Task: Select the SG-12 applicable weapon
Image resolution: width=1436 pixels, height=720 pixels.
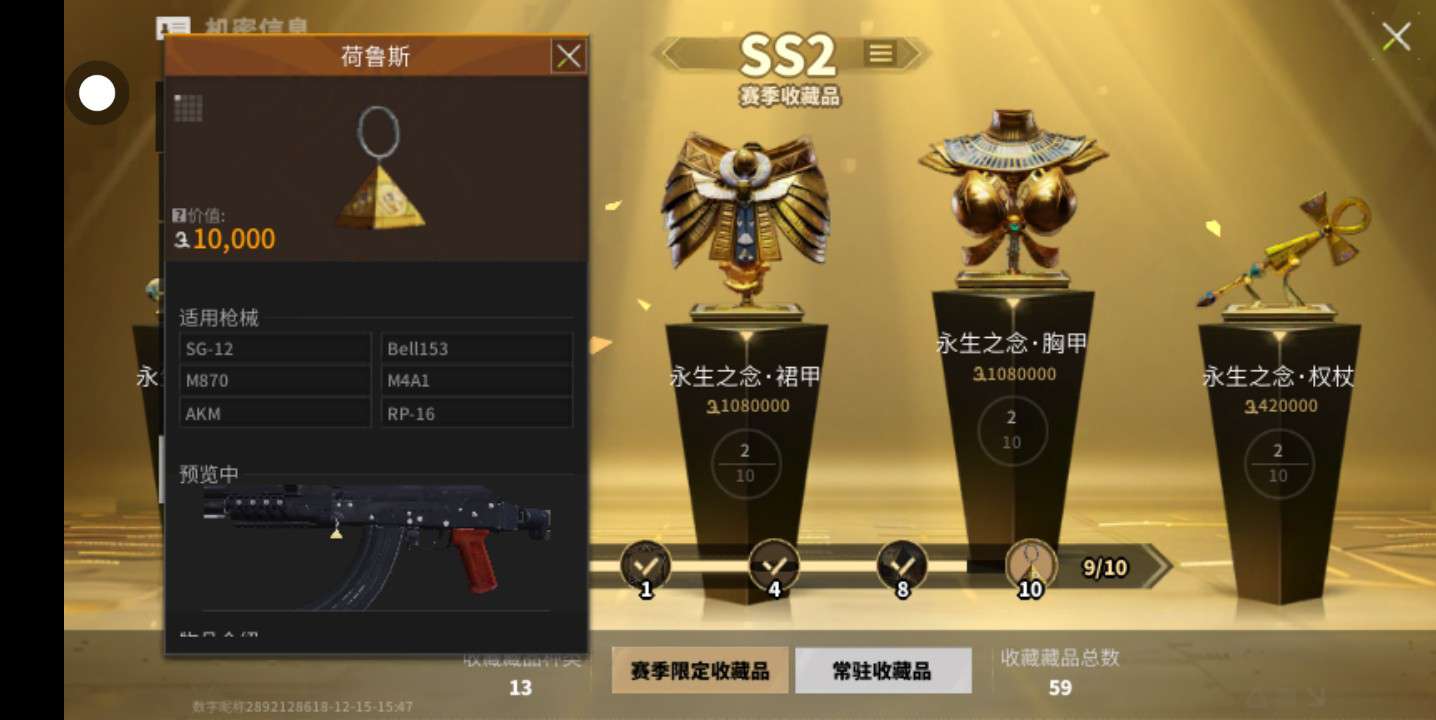Action: coord(275,349)
